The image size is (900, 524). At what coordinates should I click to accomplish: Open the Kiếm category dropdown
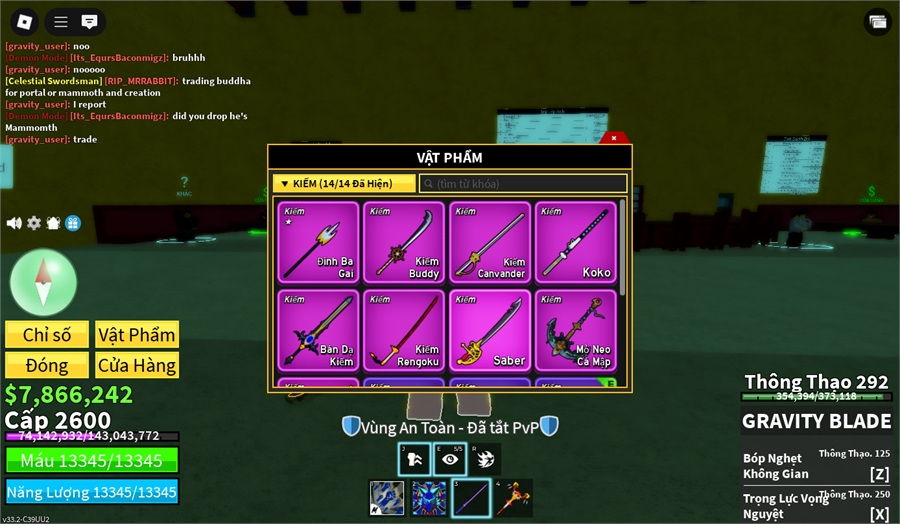coord(344,184)
